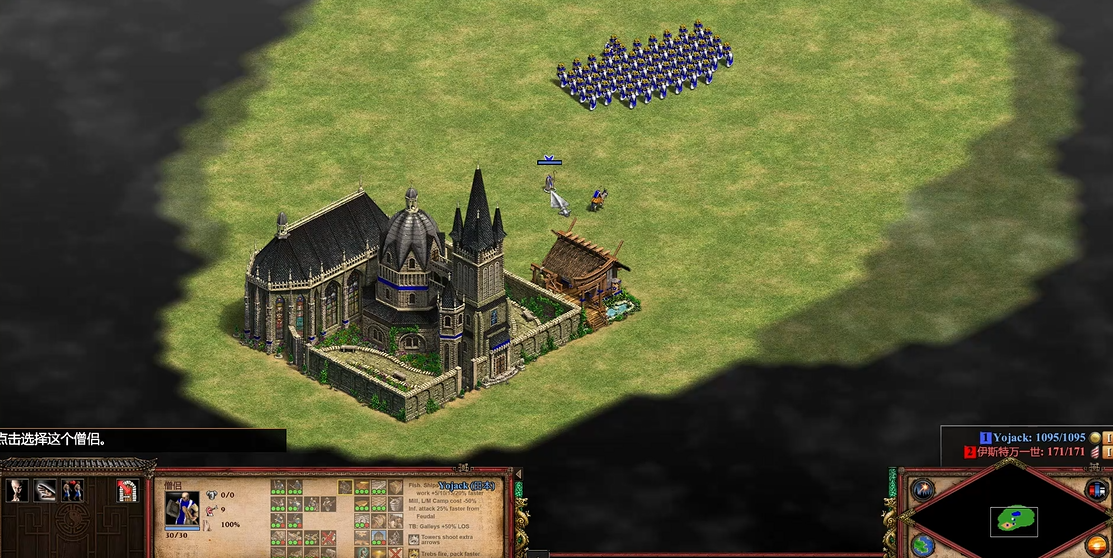Select the monk portrait in unit panel
1113x558 pixels.
181,508
